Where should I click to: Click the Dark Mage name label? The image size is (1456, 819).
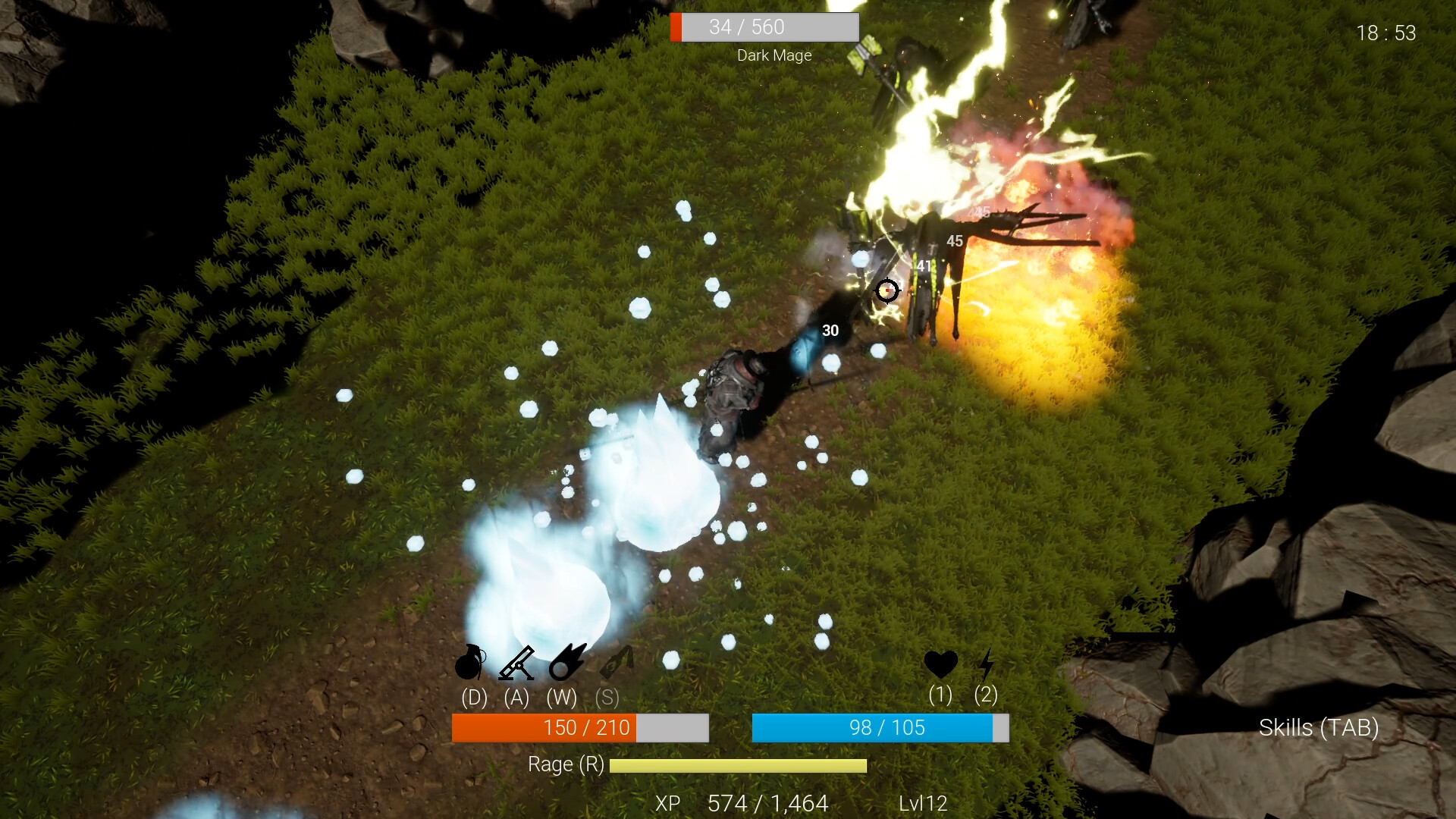(774, 55)
